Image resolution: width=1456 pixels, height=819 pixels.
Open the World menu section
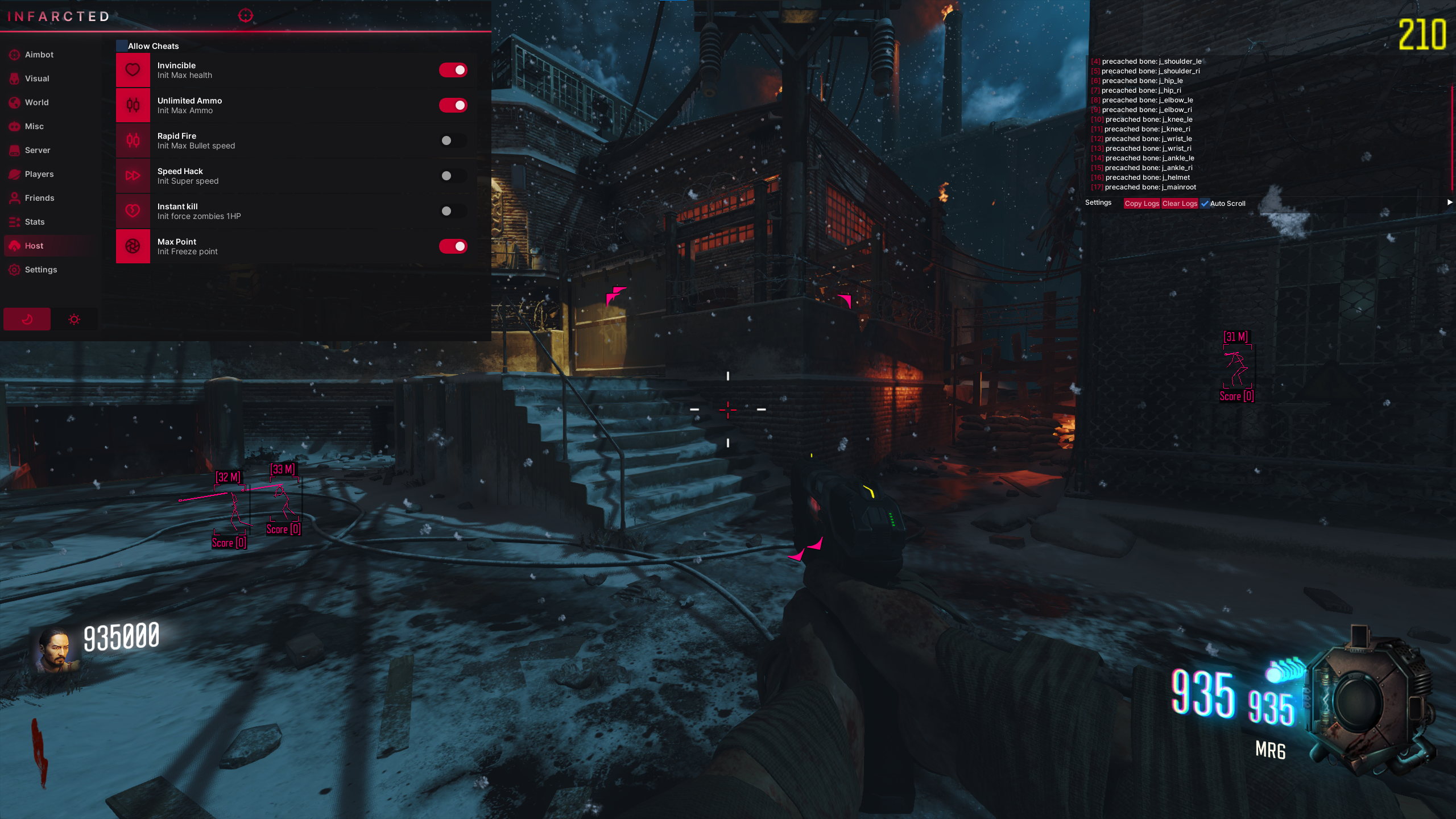tap(36, 102)
